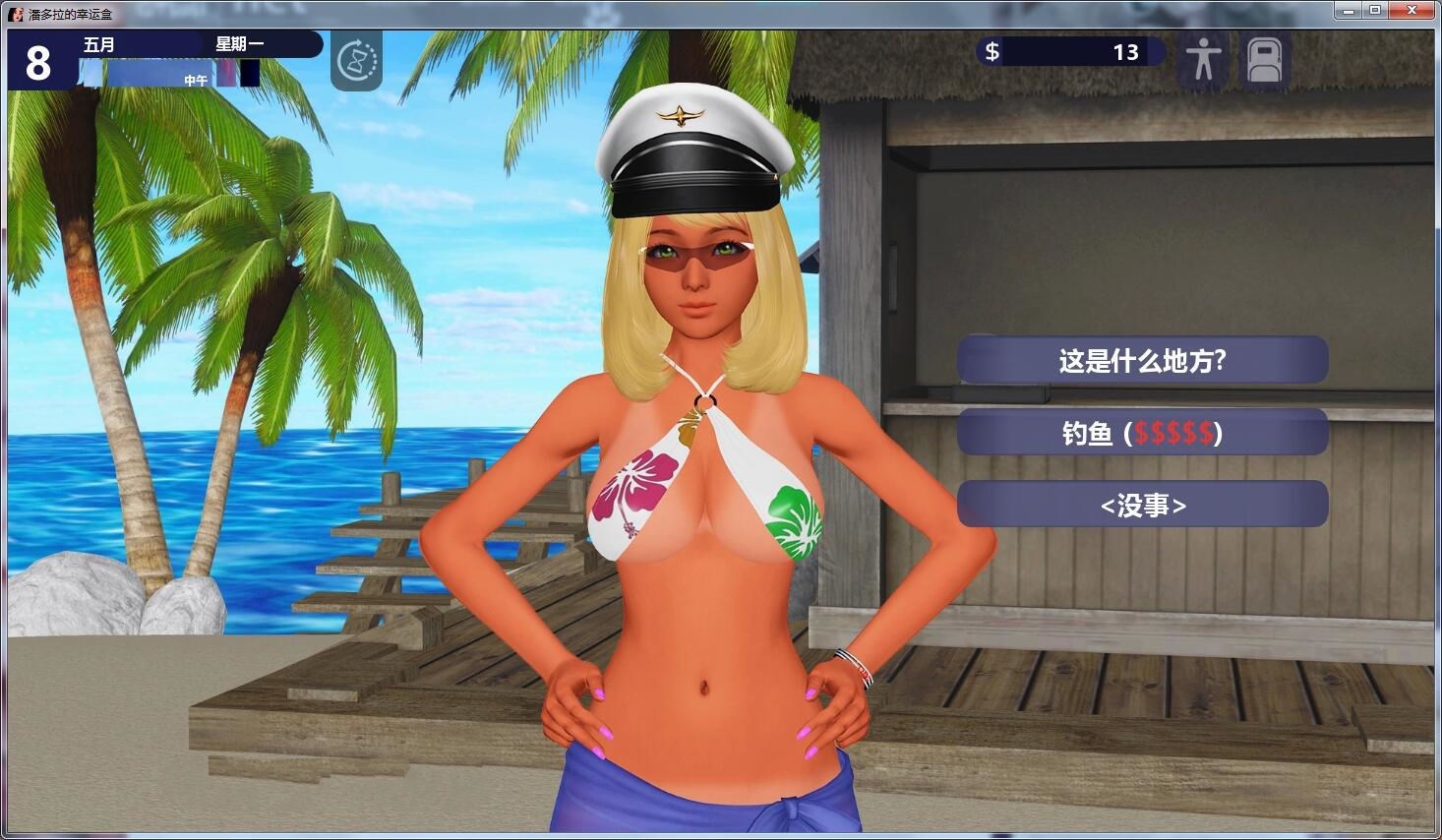Screen dimensions: 1442x840
Task: Open the character status person icon
Action: [x=1201, y=60]
